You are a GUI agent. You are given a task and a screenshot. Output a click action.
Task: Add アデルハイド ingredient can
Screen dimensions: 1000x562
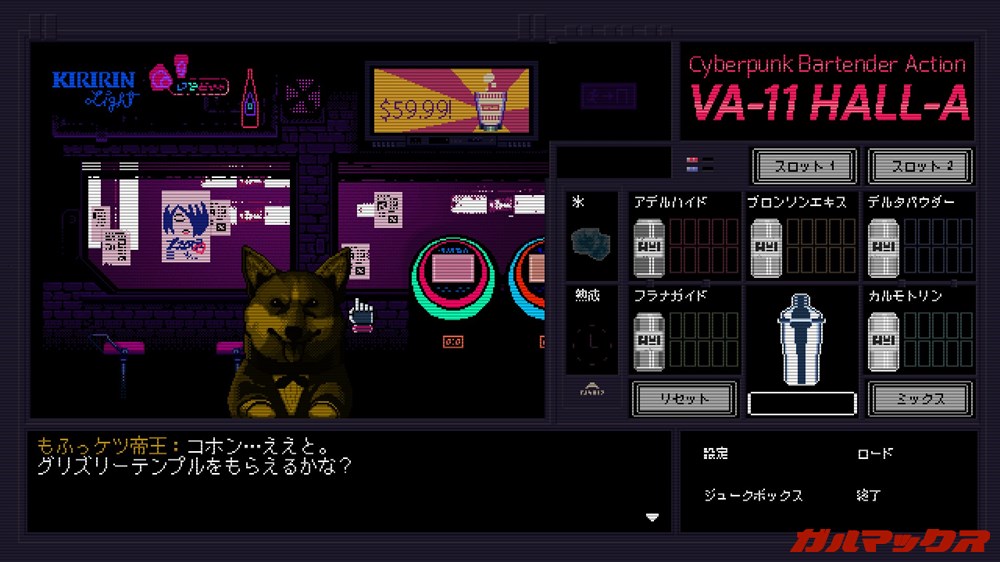click(x=649, y=247)
